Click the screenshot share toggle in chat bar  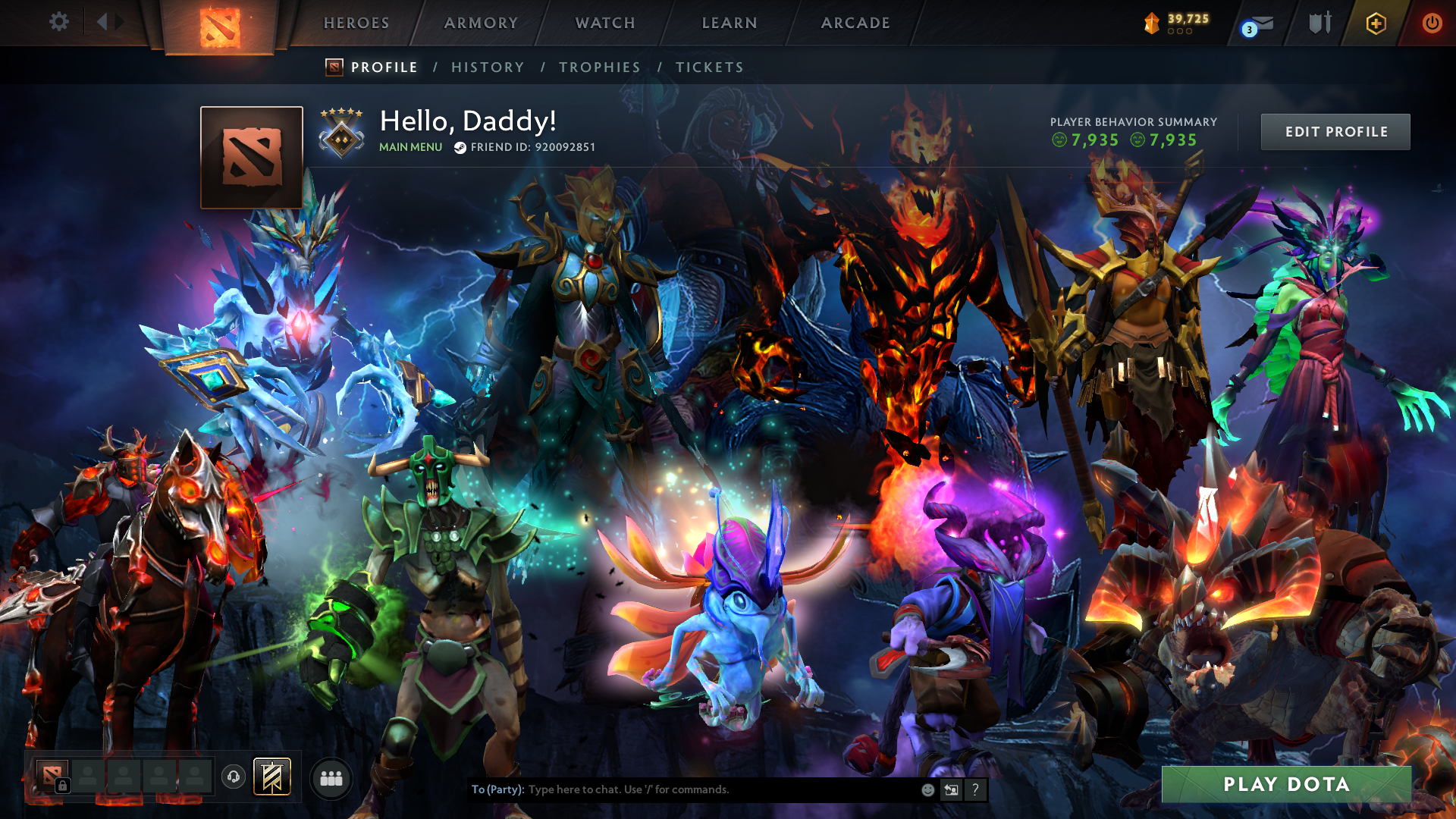951,789
